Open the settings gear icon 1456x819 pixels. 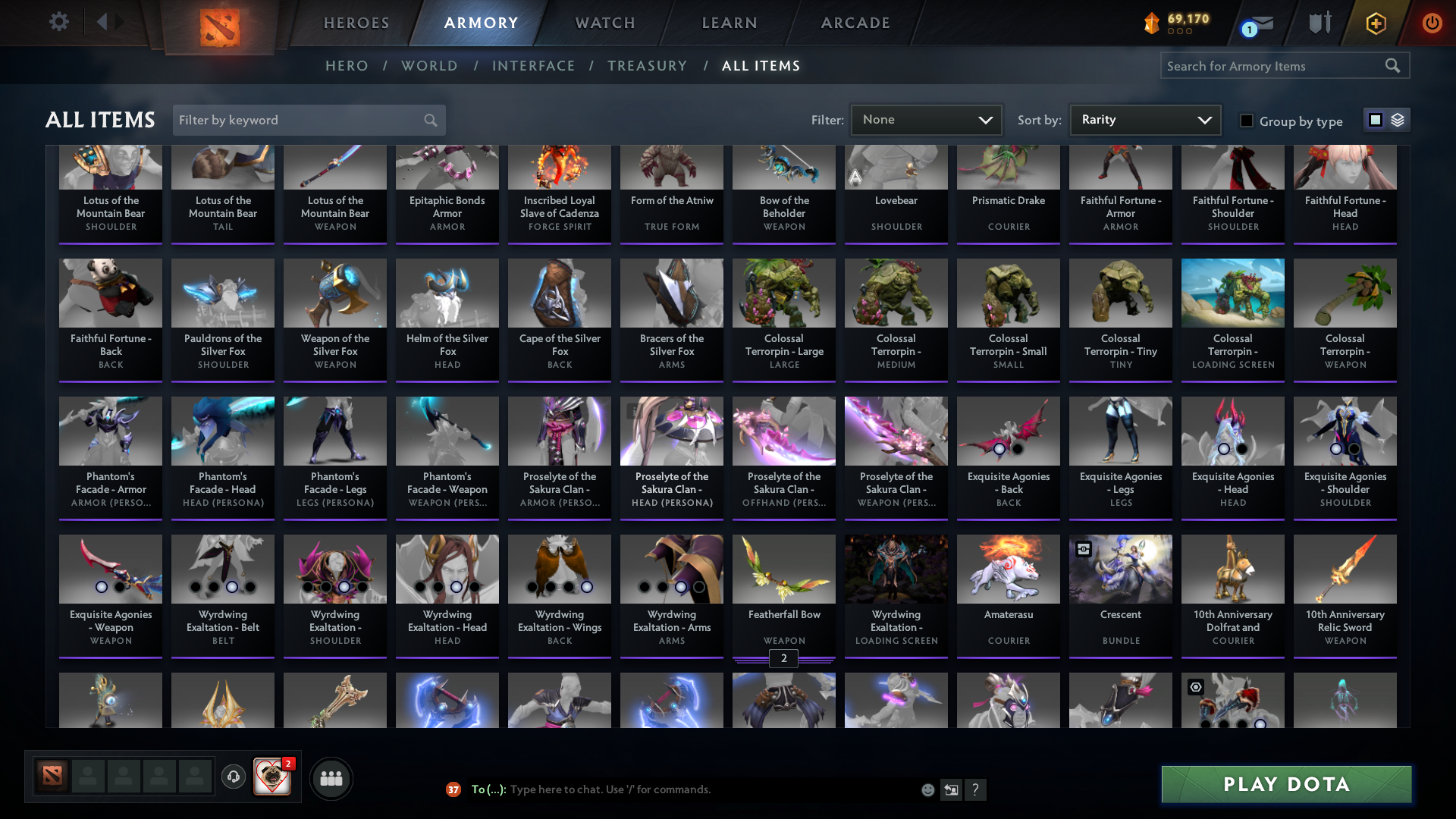click(x=59, y=23)
